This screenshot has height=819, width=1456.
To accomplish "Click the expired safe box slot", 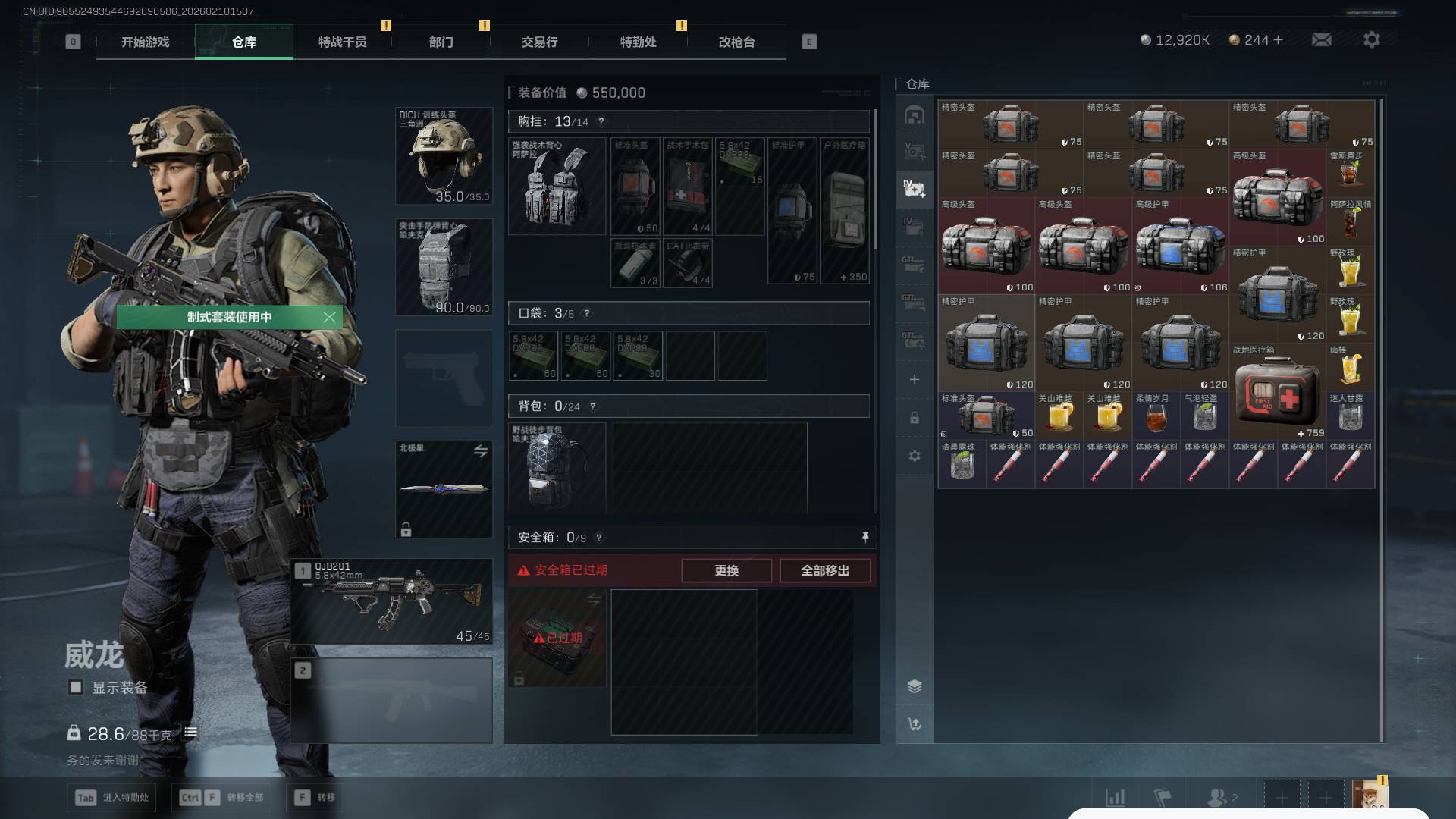I will [x=557, y=639].
